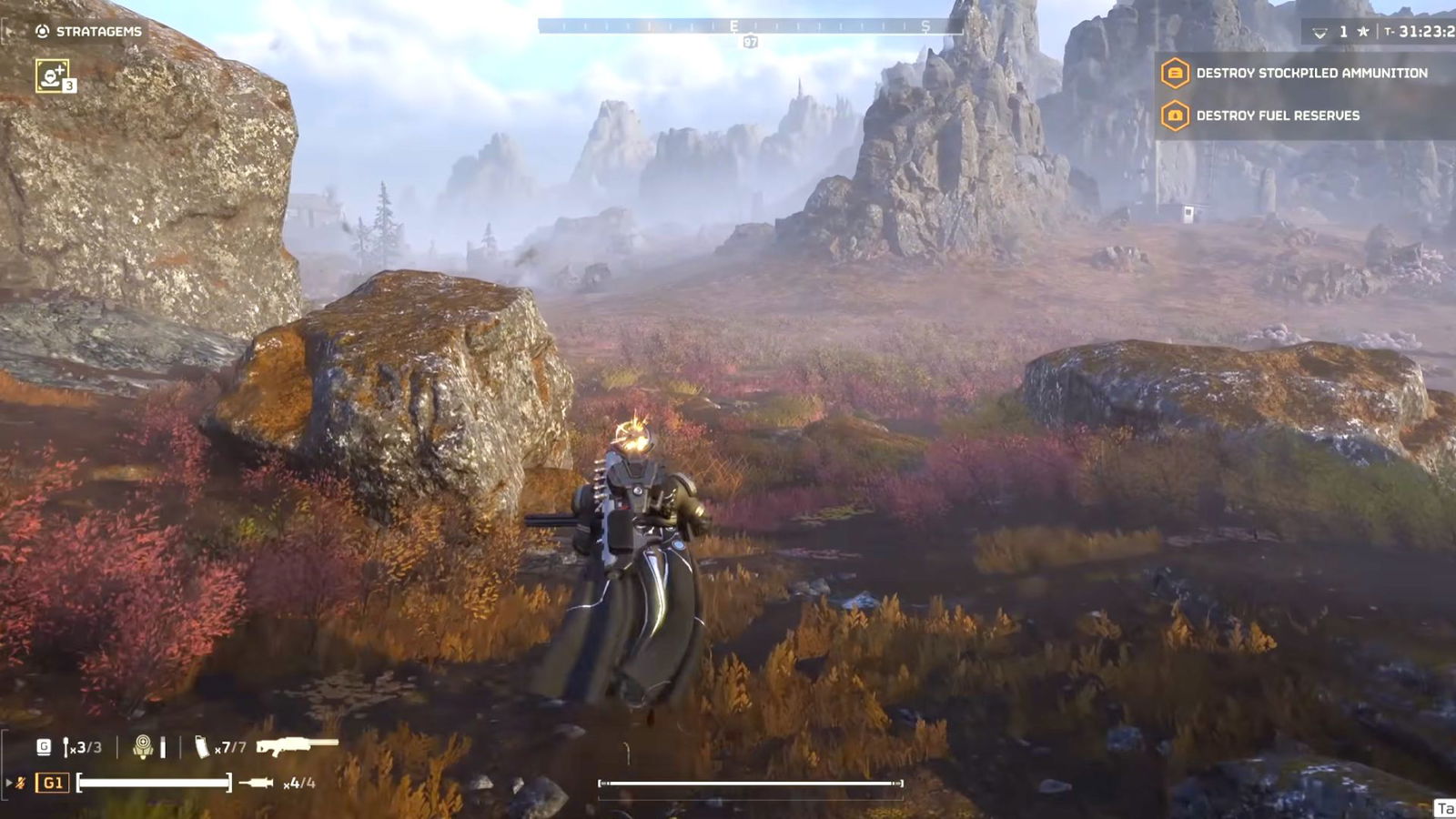Click the magazine ammo icon

(201, 747)
